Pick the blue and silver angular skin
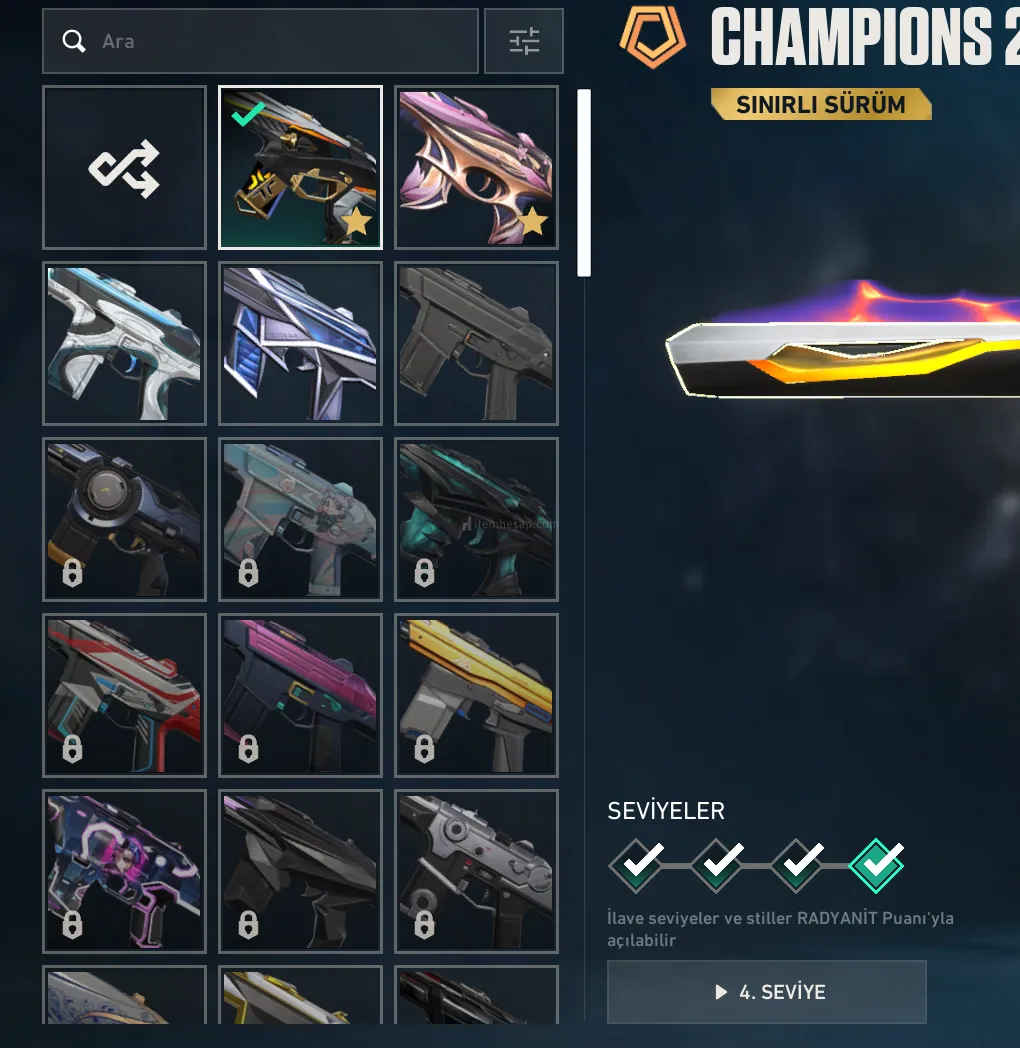This screenshot has width=1020, height=1048. (300, 343)
